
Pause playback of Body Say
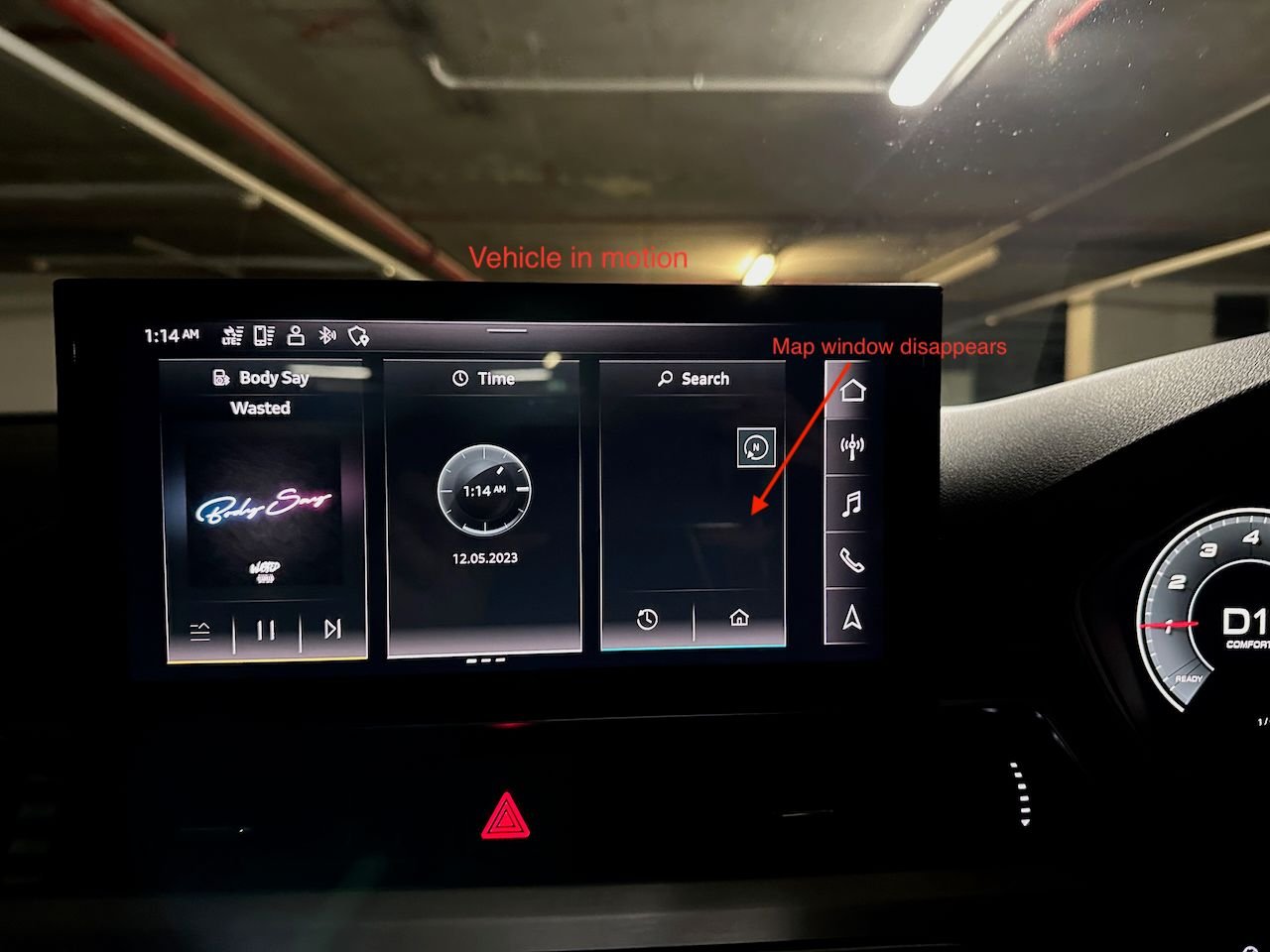click(x=265, y=627)
